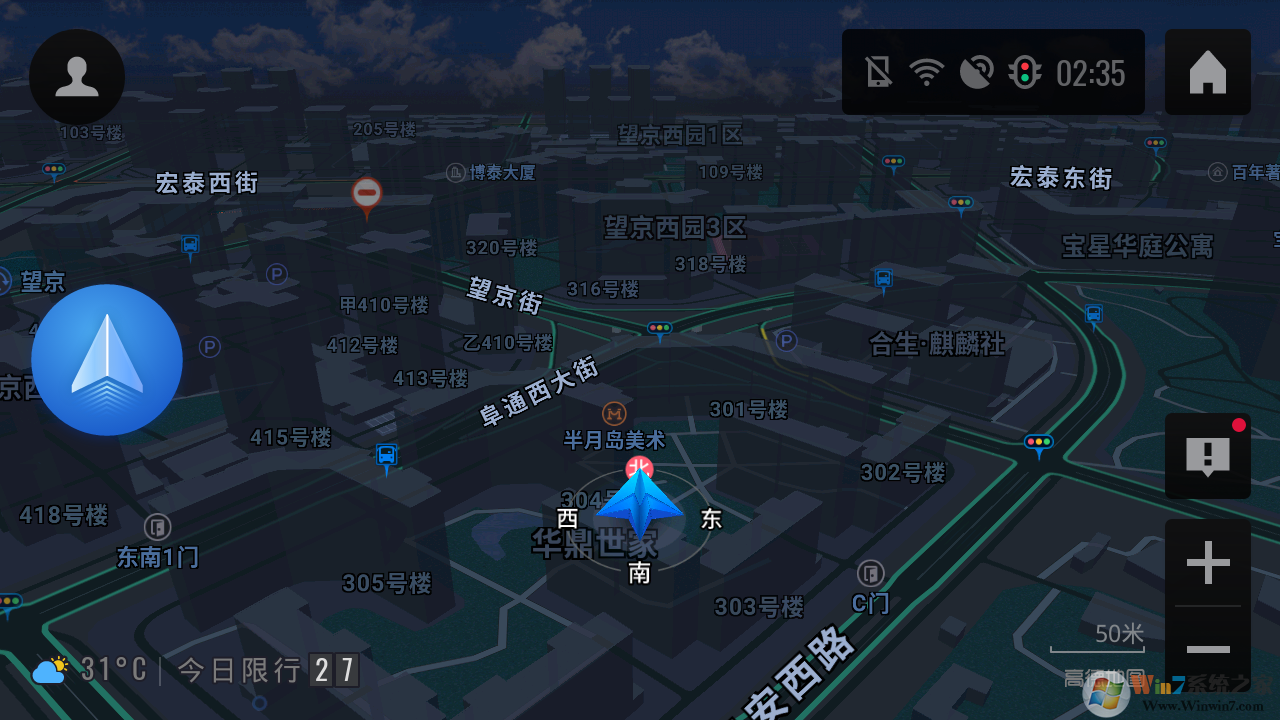Viewport: 1280px width, 720px height.
Task: Tap the GPS satellite icon in the status bar
Action: click(975, 71)
